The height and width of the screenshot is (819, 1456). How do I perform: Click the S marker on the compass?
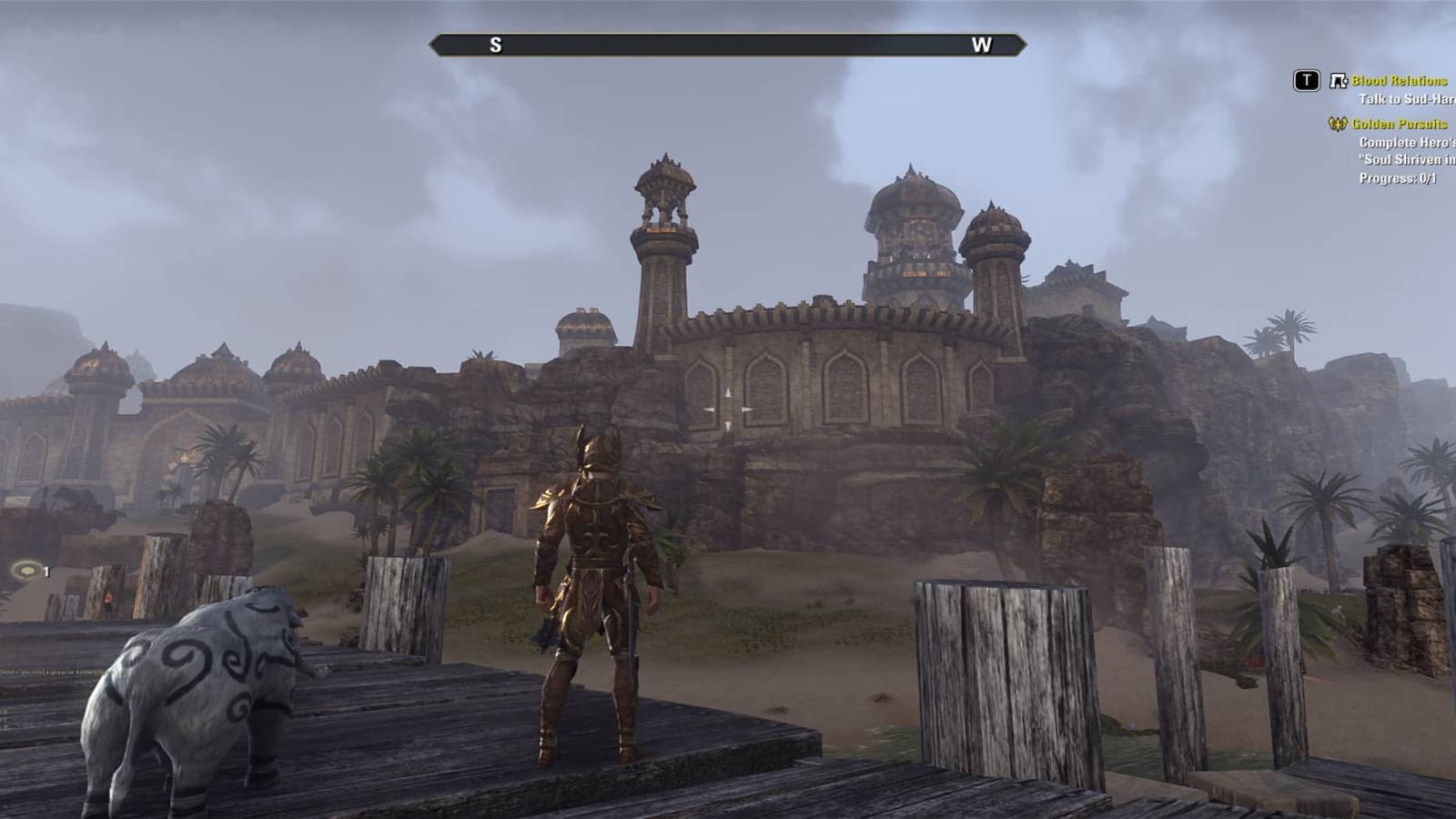(494, 42)
